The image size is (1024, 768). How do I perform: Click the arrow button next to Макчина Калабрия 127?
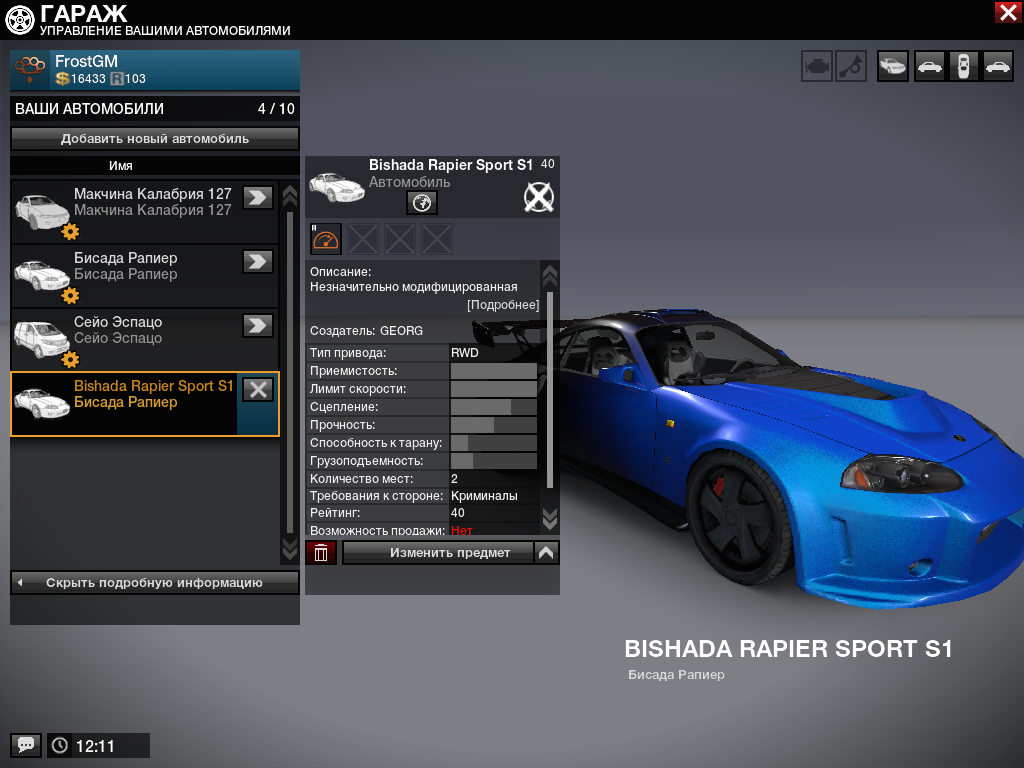(x=258, y=197)
